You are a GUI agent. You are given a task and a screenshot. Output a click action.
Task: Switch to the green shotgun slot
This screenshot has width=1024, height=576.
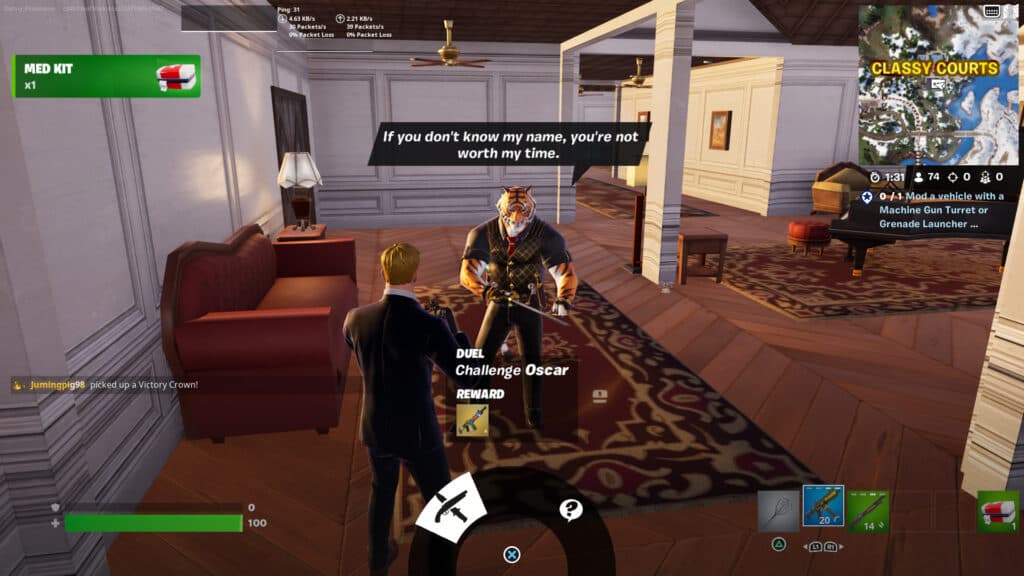tap(868, 509)
